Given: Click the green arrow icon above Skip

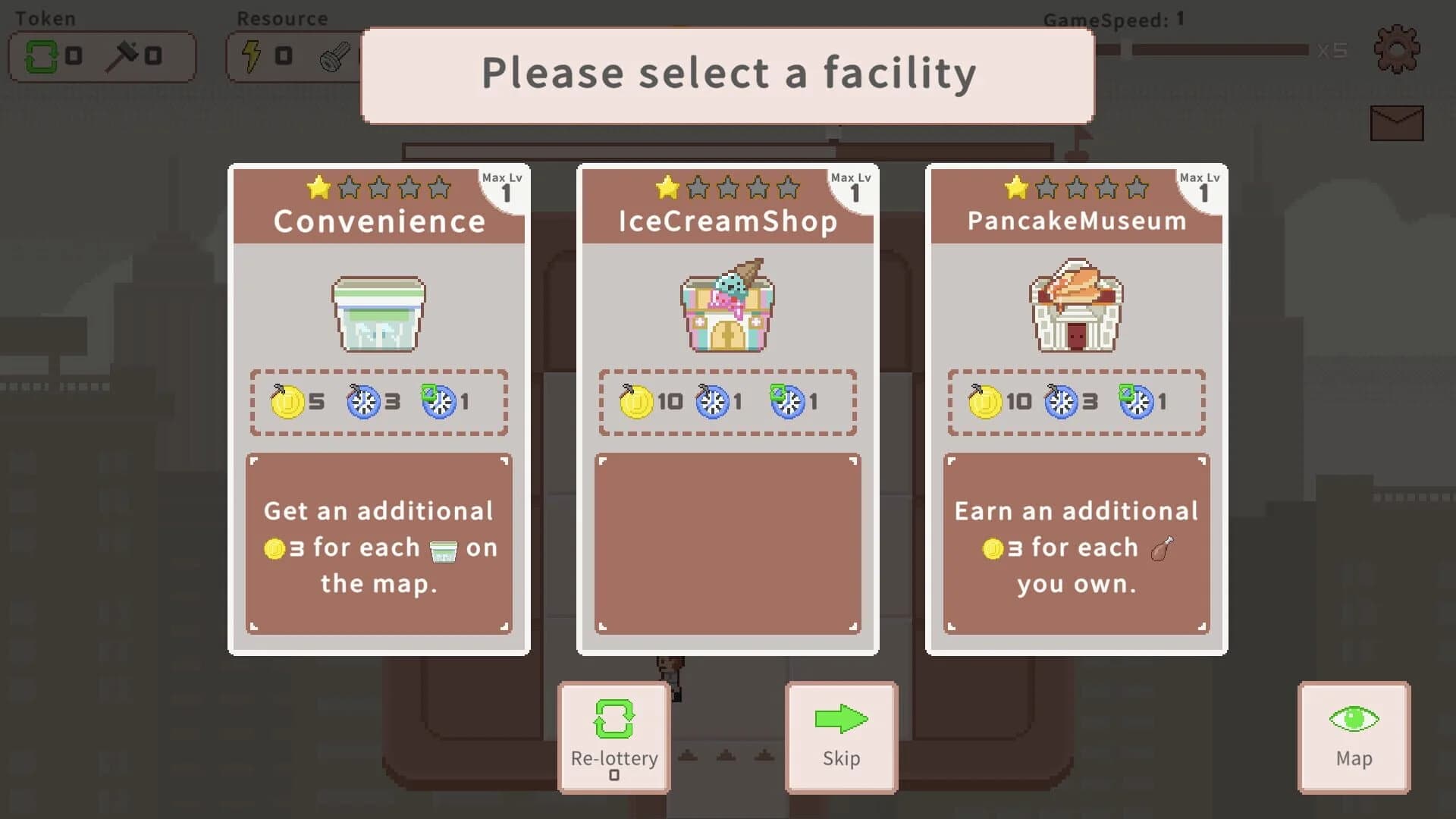Looking at the screenshot, I should [x=840, y=719].
